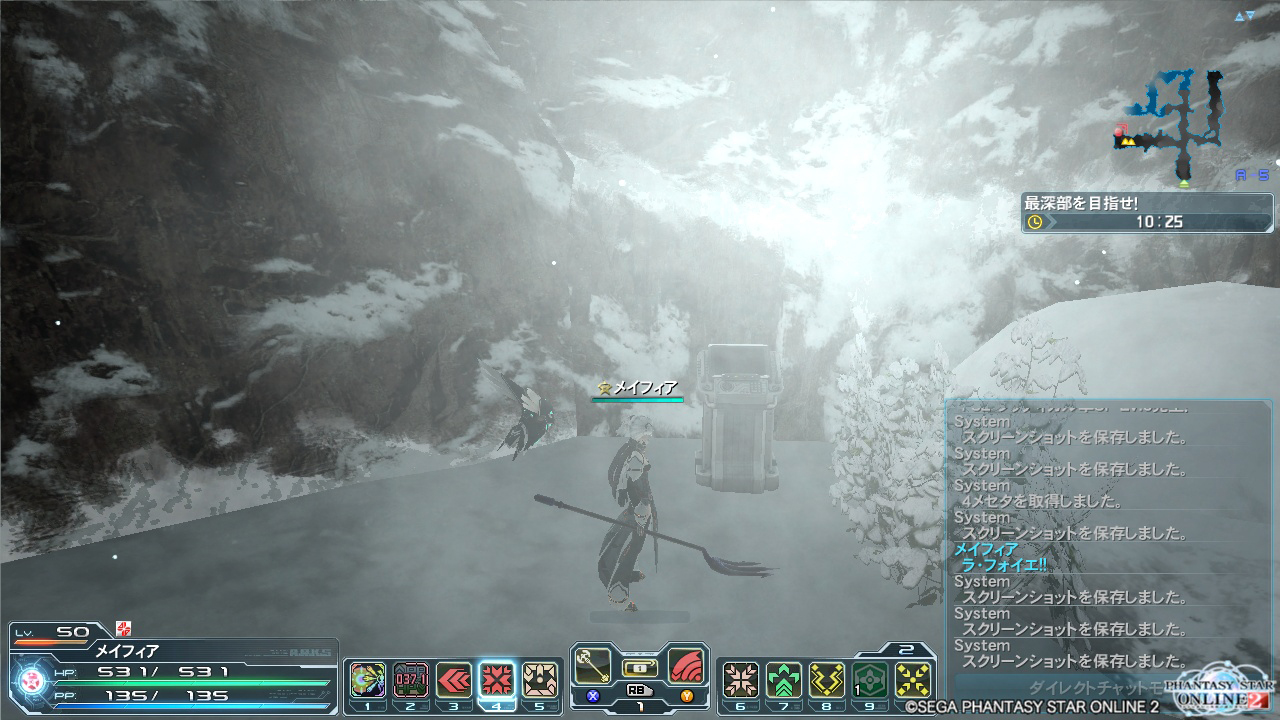
Task: Click the 最深部を目指せ! objective tracker
Action: 1146,212
